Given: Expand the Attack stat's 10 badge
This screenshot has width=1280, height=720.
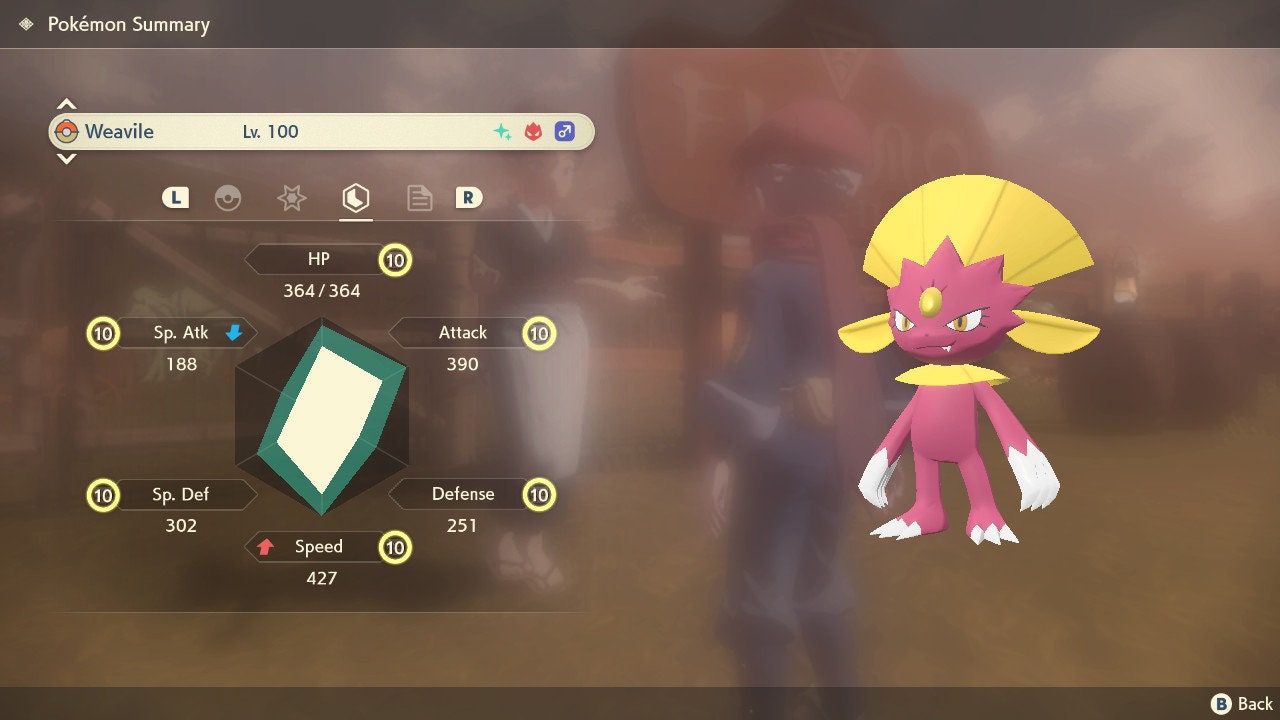Looking at the screenshot, I should (x=539, y=333).
